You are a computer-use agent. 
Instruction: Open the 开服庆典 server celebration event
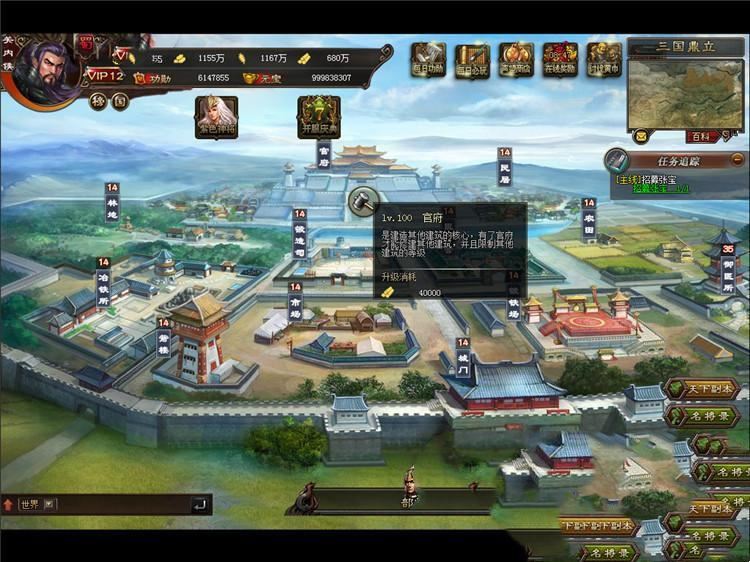click(320, 116)
